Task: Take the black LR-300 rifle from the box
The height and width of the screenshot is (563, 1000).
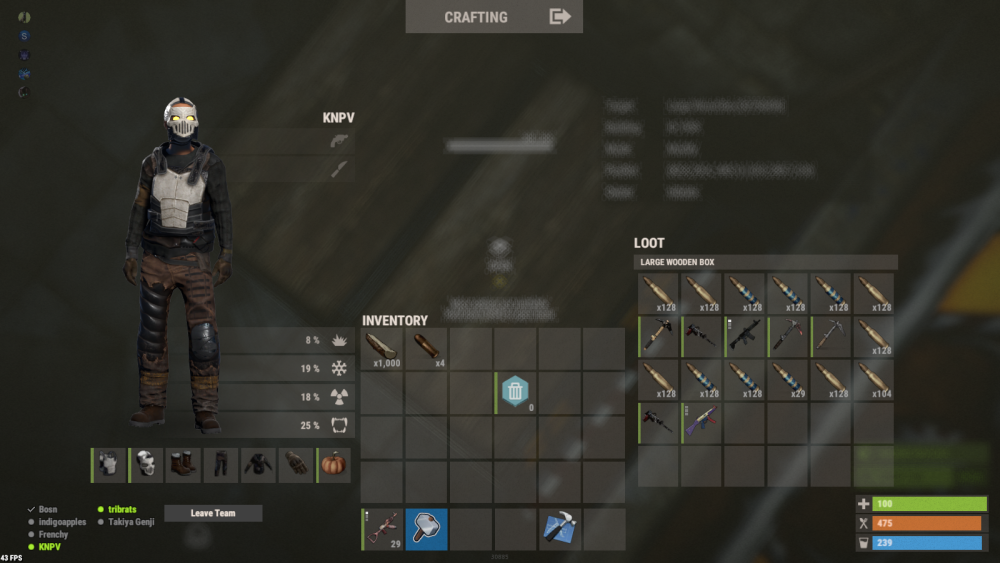Action: tap(745, 337)
